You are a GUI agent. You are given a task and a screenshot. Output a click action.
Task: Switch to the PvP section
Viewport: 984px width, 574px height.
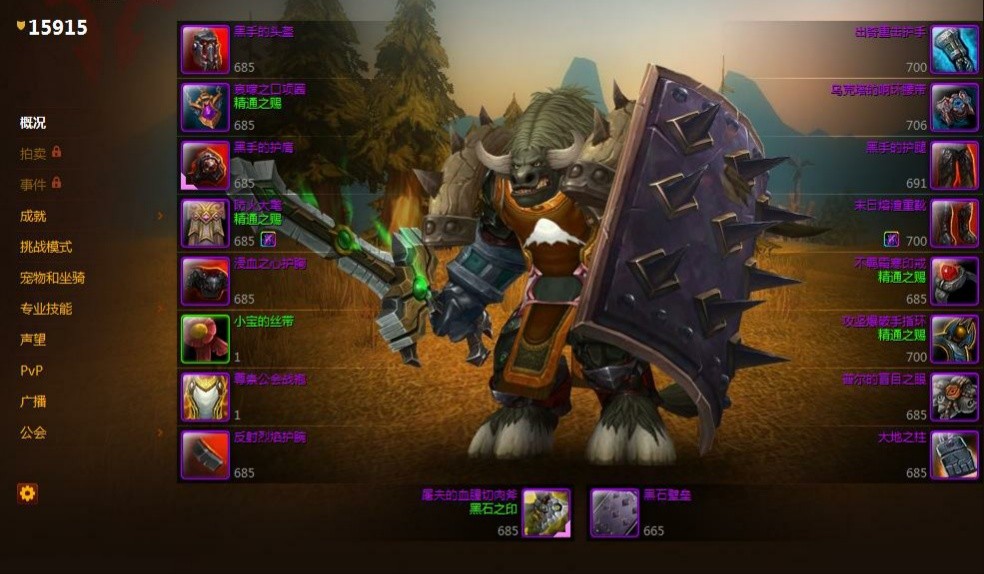pyautogui.click(x=31, y=371)
